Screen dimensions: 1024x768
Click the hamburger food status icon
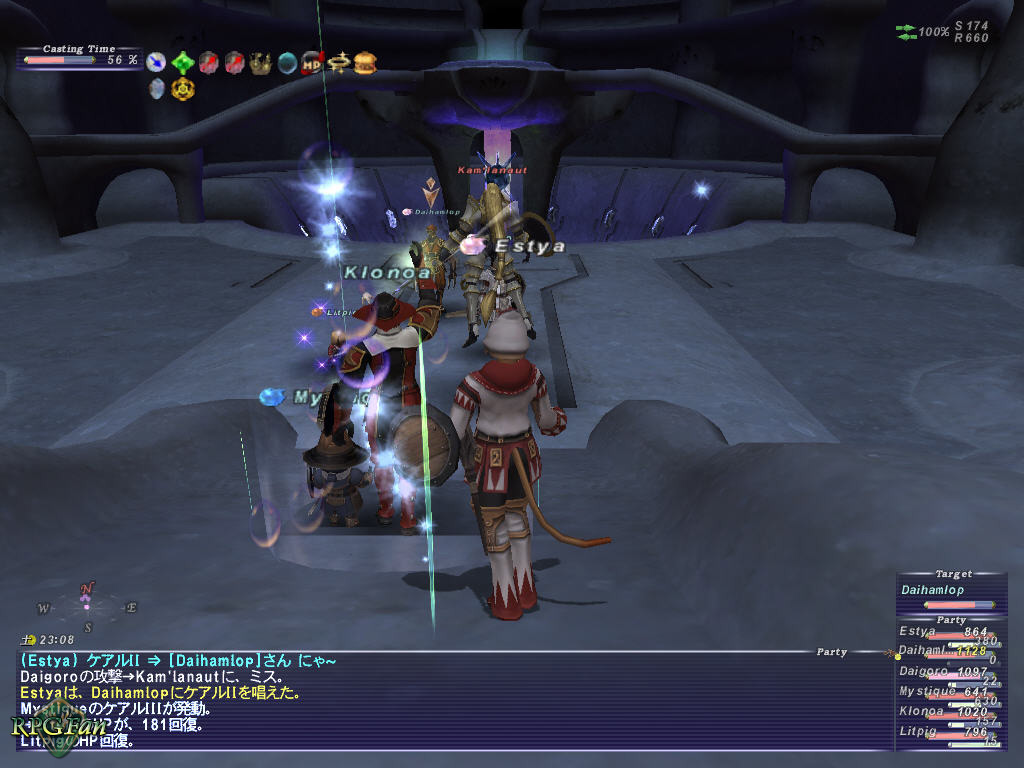pyautogui.click(x=365, y=62)
